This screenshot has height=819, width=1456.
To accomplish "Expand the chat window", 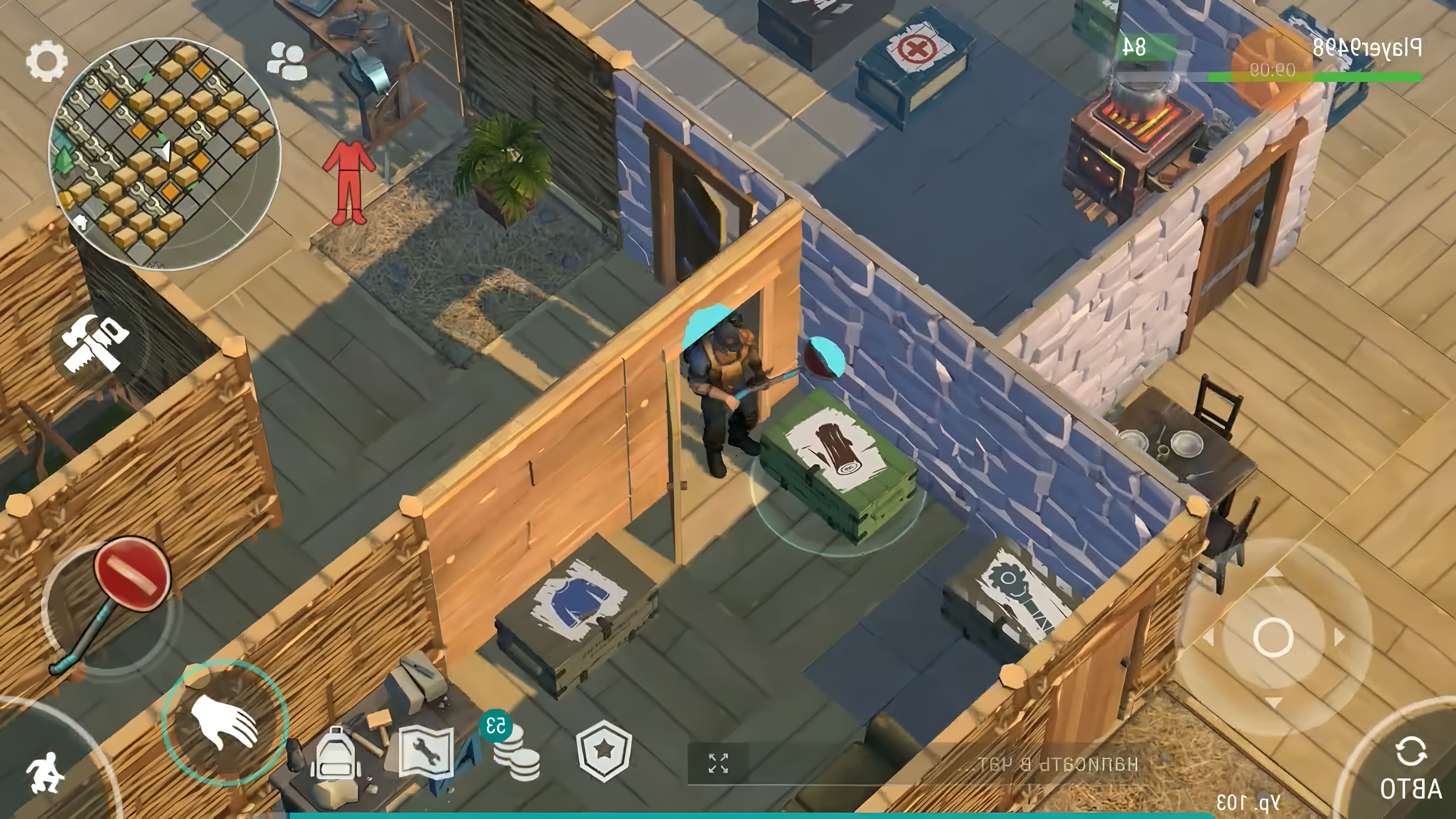I will point(718,763).
